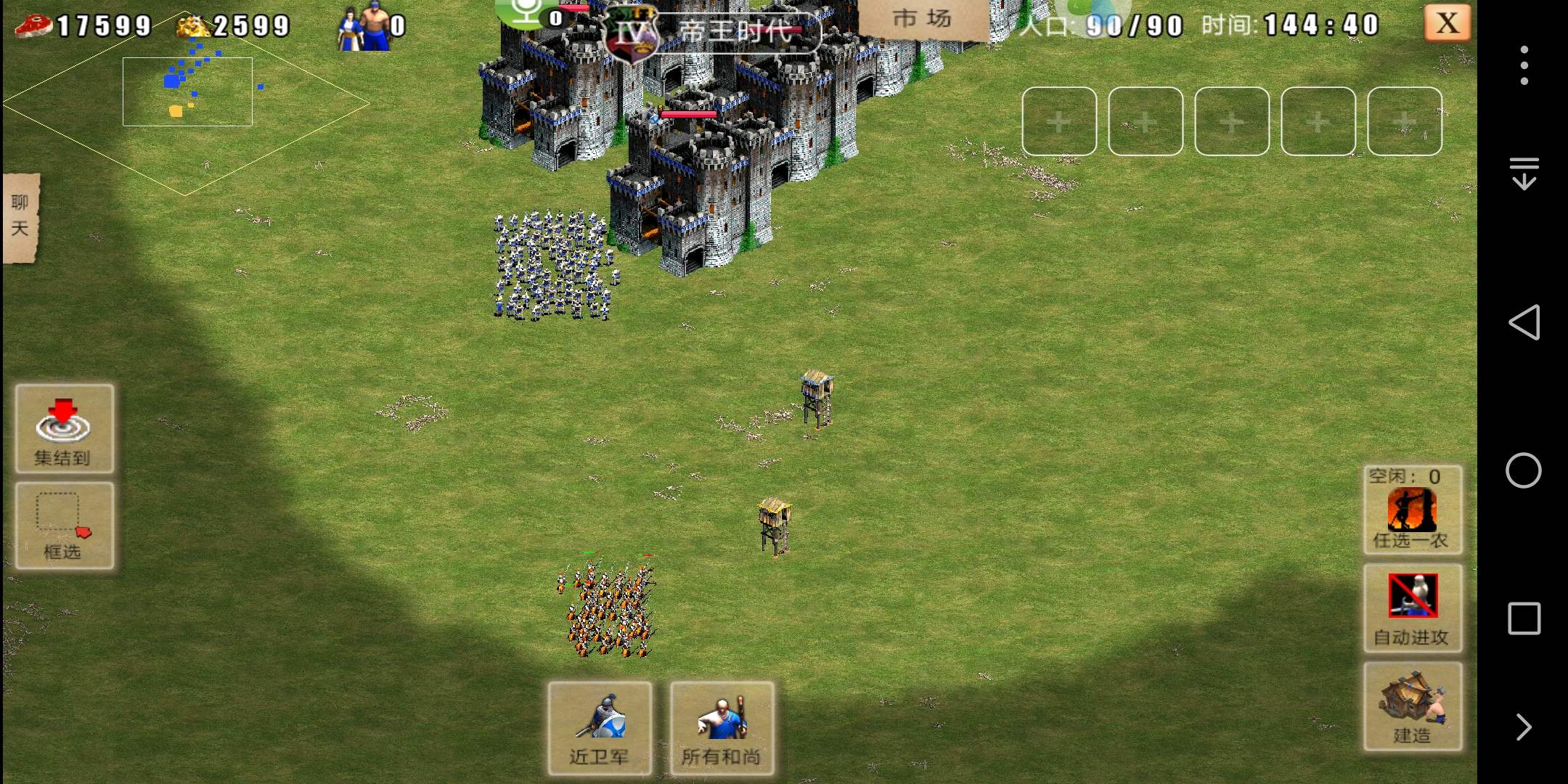Open the 市场 market panel
Image resolution: width=1568 pixels, height=784 pixels.
point(922,19)
